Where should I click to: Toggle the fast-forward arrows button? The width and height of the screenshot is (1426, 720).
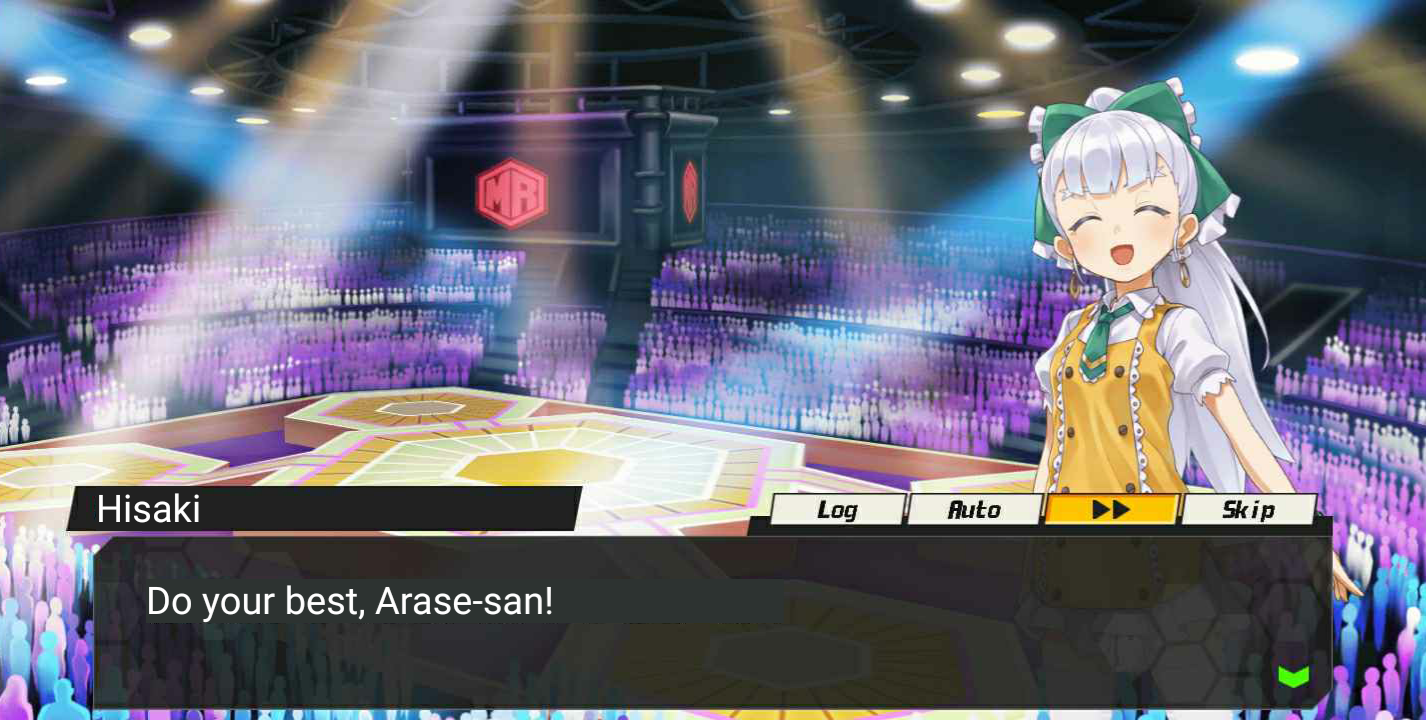point(1111,510)
